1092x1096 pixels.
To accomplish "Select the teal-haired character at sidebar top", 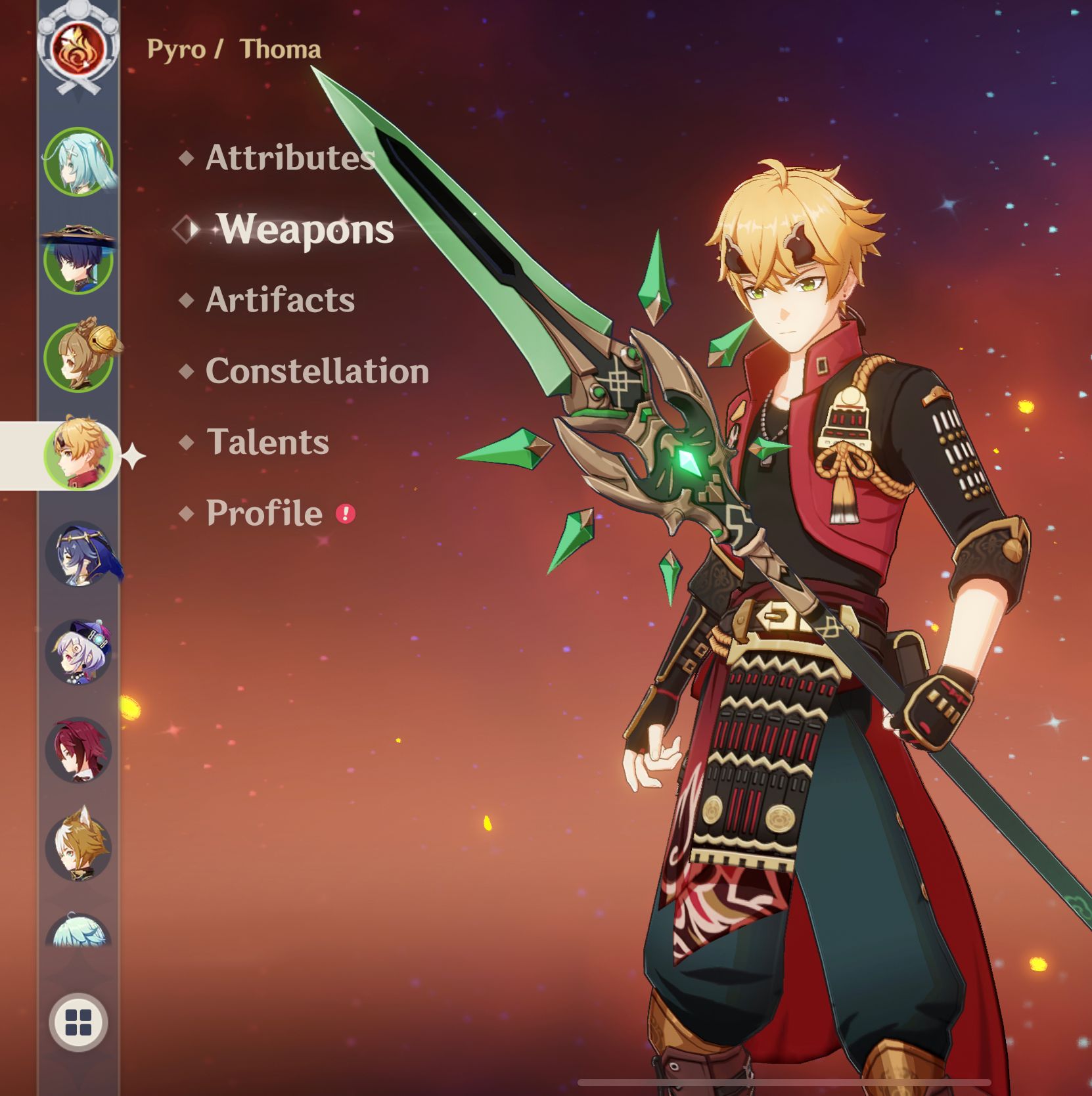I will [x=79, y=161].
